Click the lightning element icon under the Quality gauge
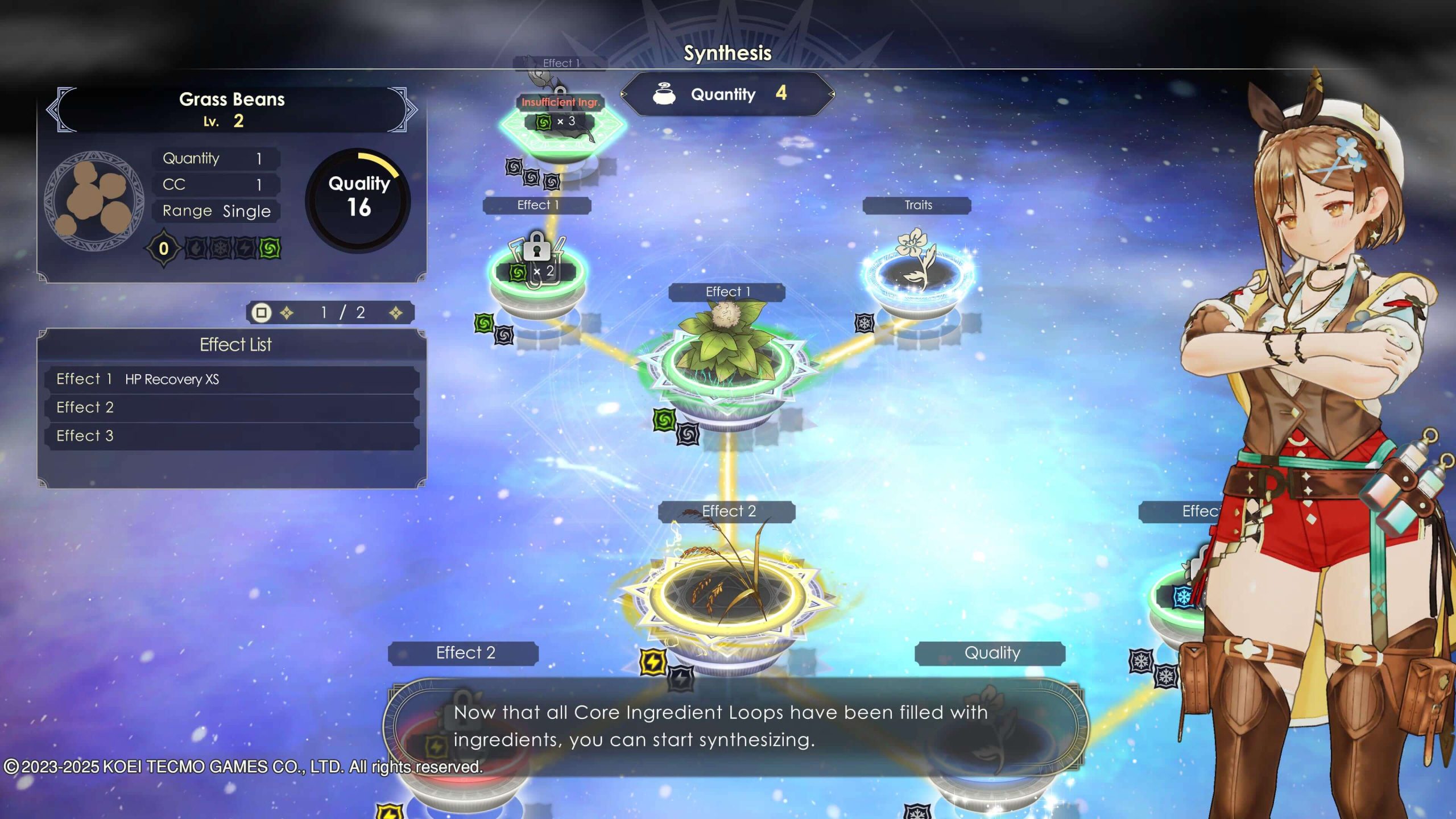The image size is (1456, 819). (245, 249)
